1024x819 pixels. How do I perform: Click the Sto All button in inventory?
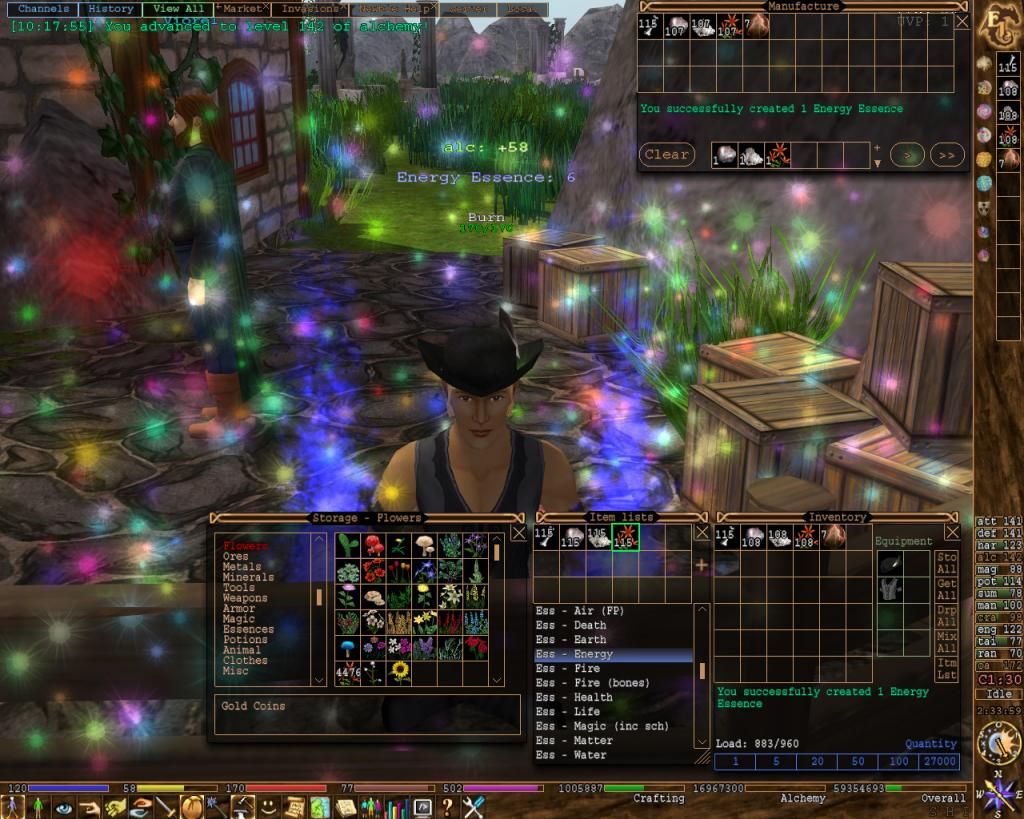(946, 563)
